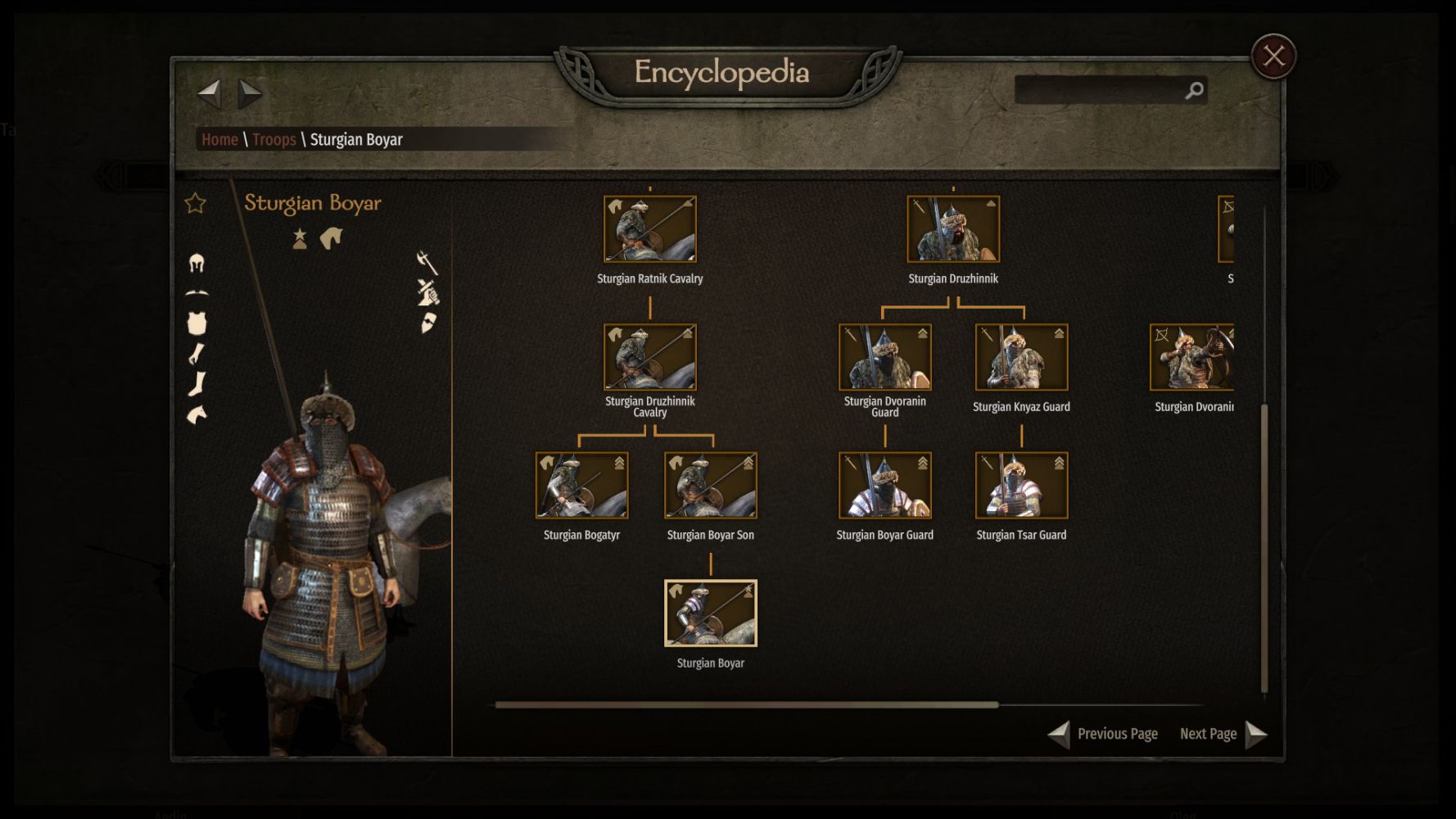Go back with the left history arrow
Image resolution: width=1456 pixels, height=819 pixels.
[210, 93]
